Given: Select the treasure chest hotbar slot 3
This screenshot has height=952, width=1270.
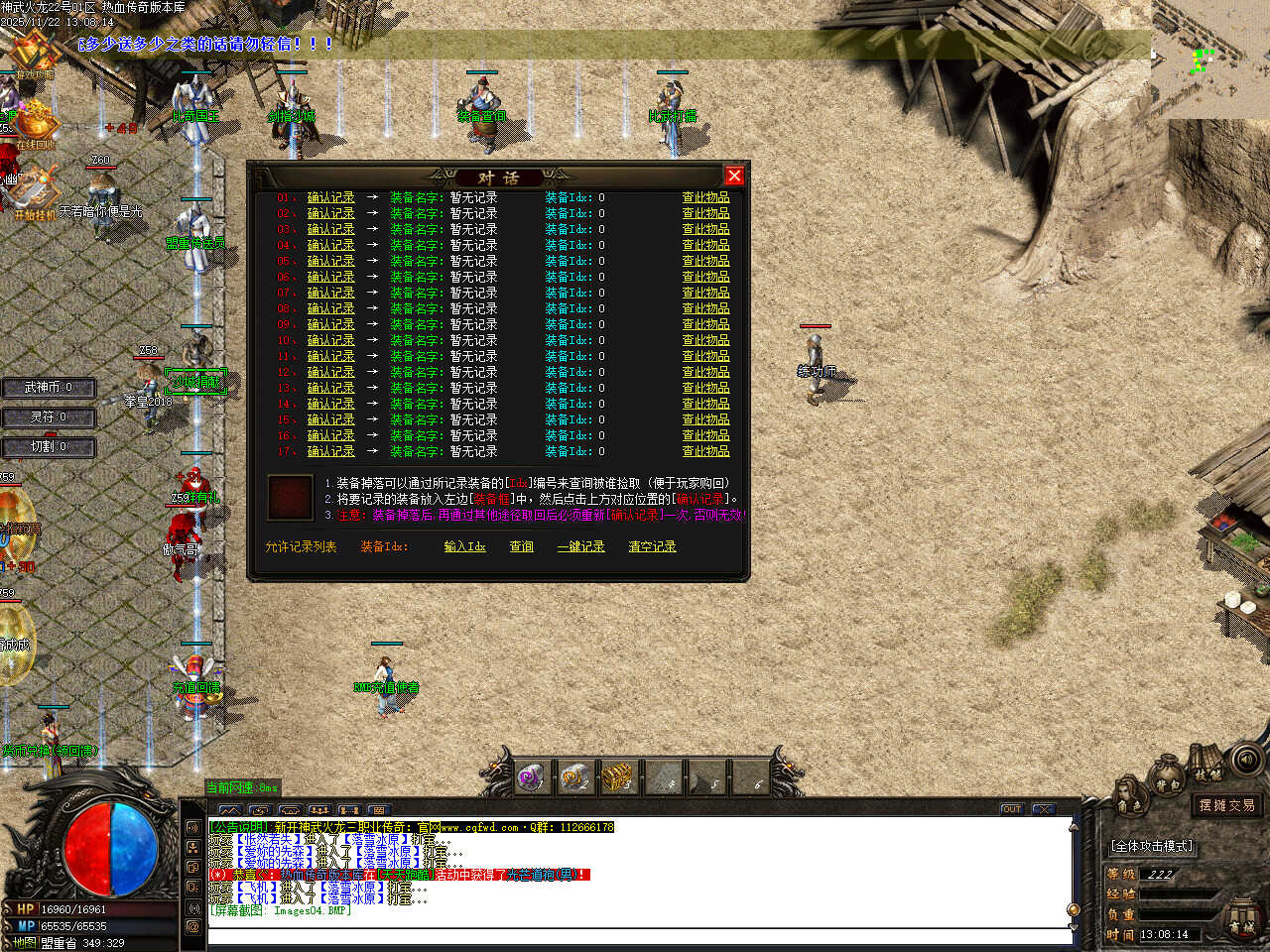Looking at the screenshot, I should (x=619, y=776).
